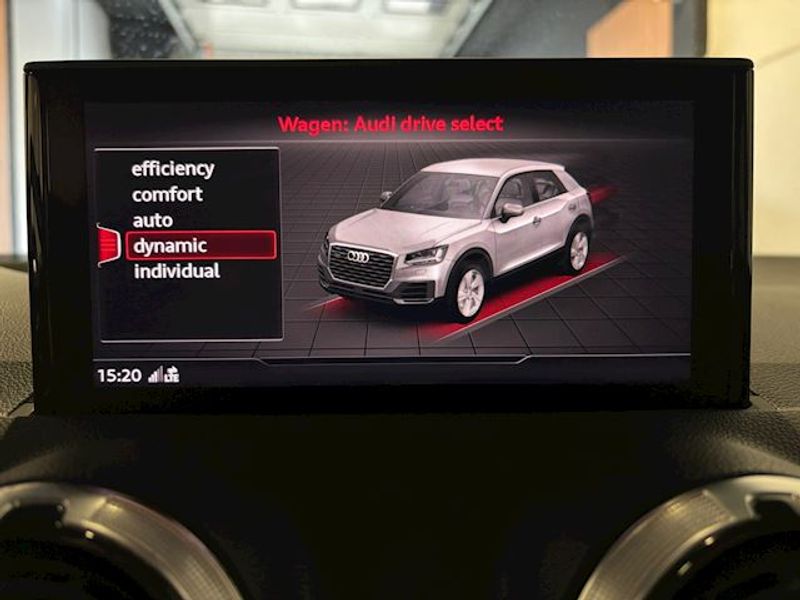Switch to auto drive mode
Screen dimensions: 800x600
click(152, 220)
